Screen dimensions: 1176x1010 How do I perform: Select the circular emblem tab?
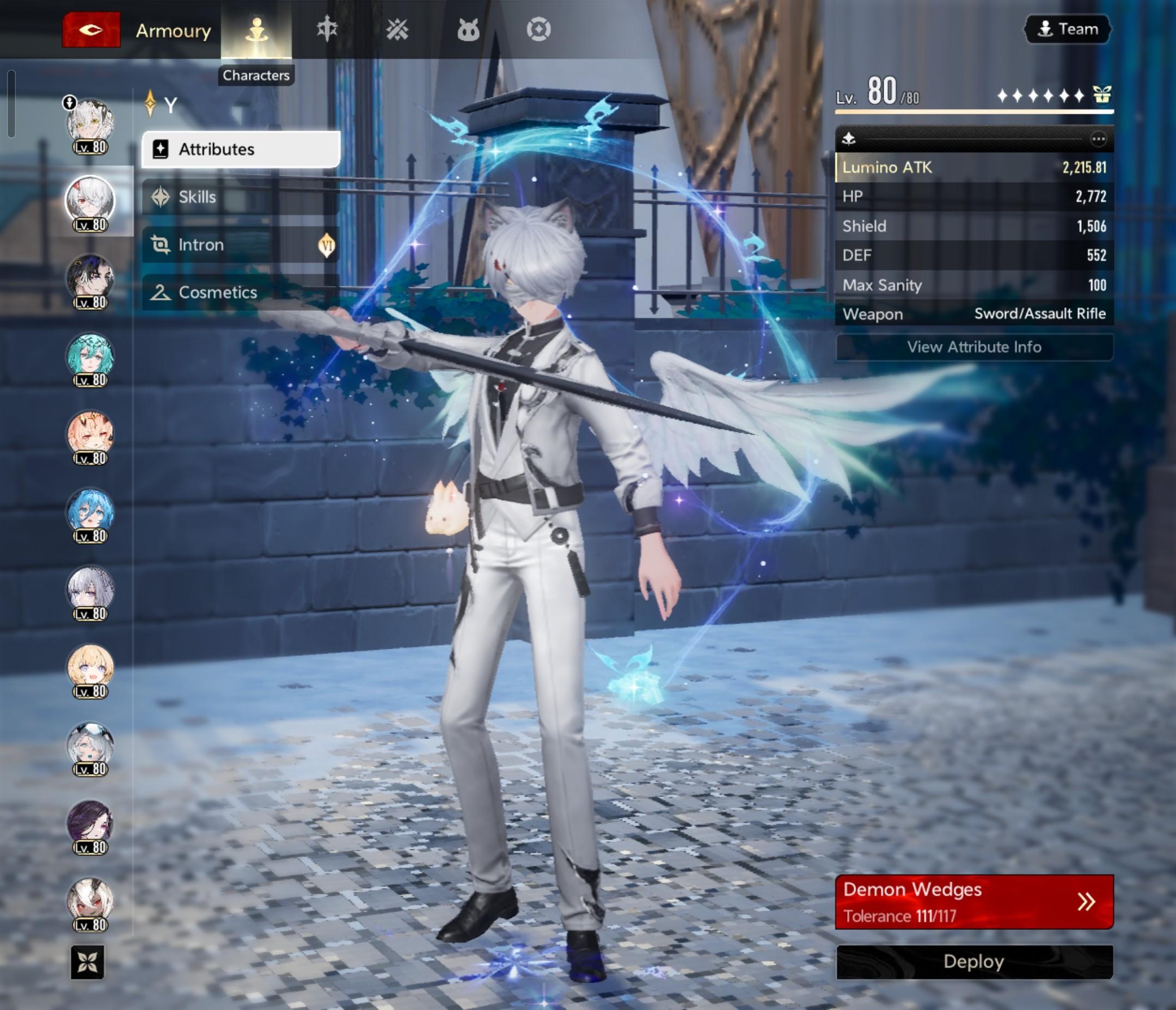point(538,29)
